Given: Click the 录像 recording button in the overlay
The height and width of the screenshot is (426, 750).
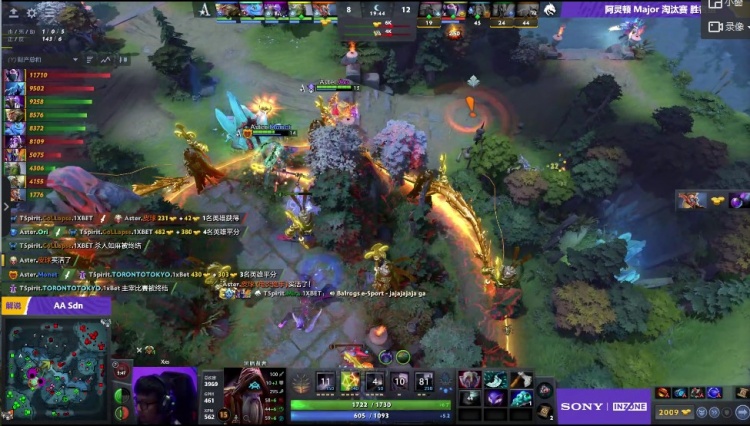Looking at the screenshot, I should pos(725,27).
